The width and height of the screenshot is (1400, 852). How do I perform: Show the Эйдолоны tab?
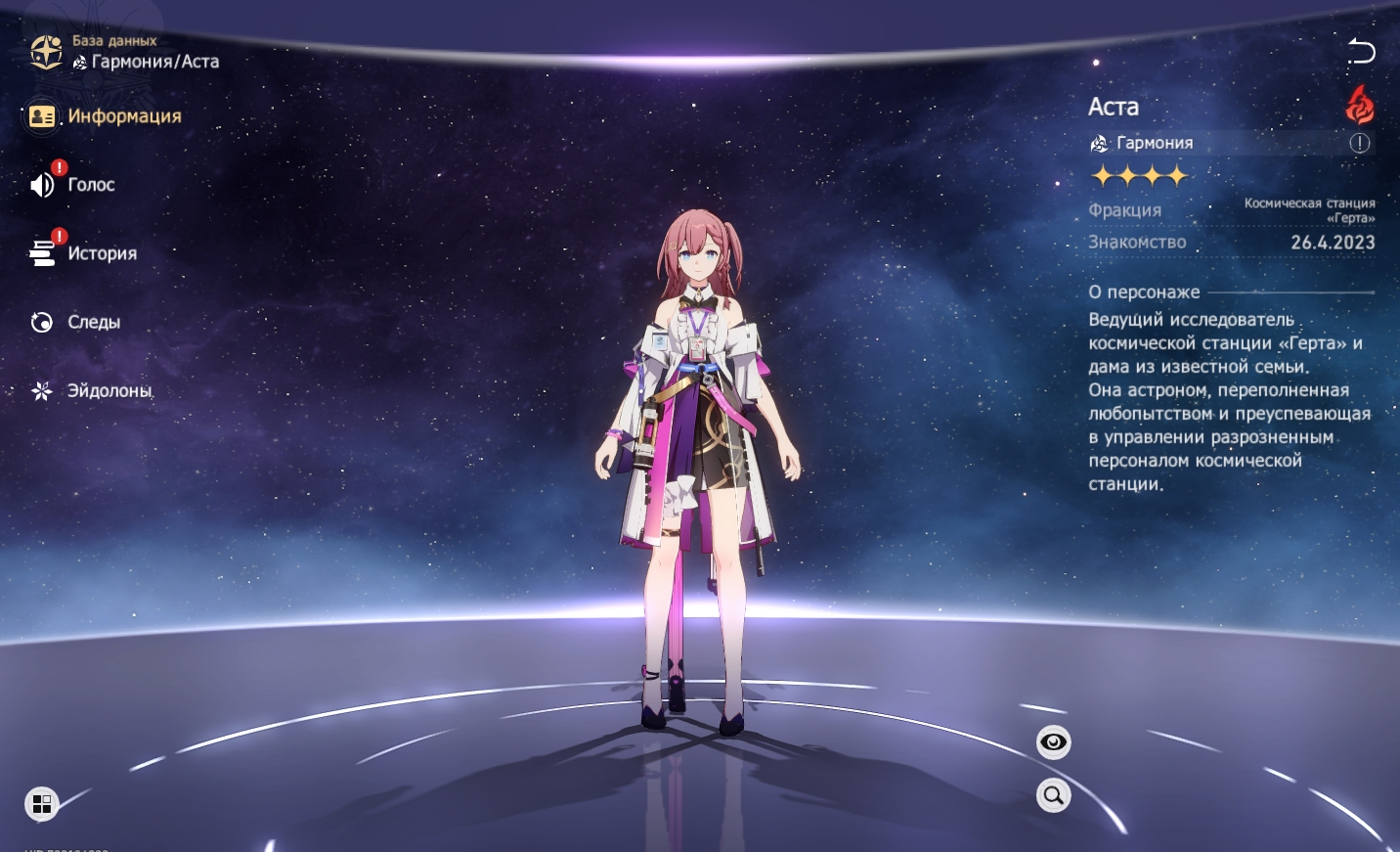pyautogui.click(x=93, y=390)
